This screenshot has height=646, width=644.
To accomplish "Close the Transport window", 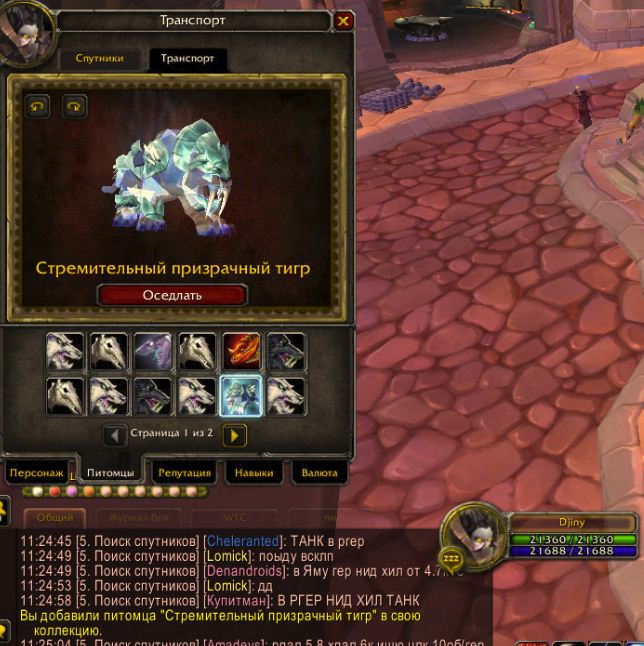I will click(x=344, y=20).
